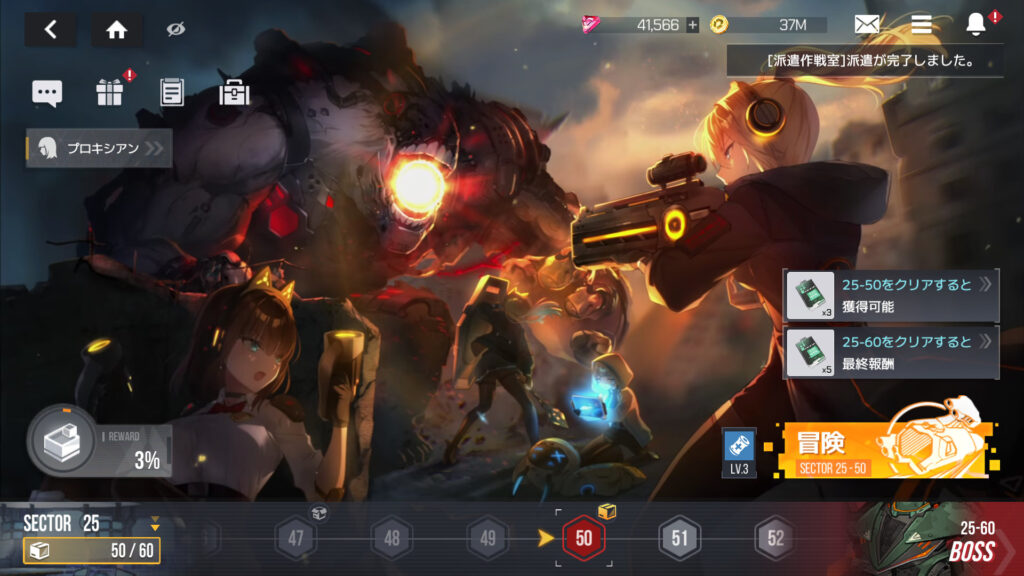Open the hamburger menu

(x=921, y=25)
